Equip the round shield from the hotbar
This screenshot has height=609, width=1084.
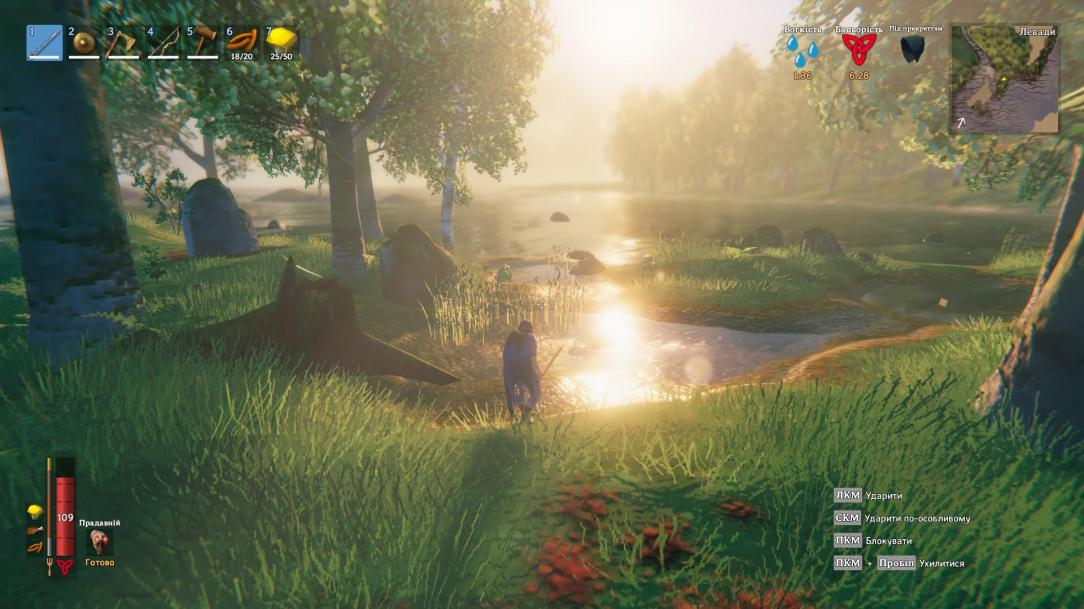(x=84, y=43)
